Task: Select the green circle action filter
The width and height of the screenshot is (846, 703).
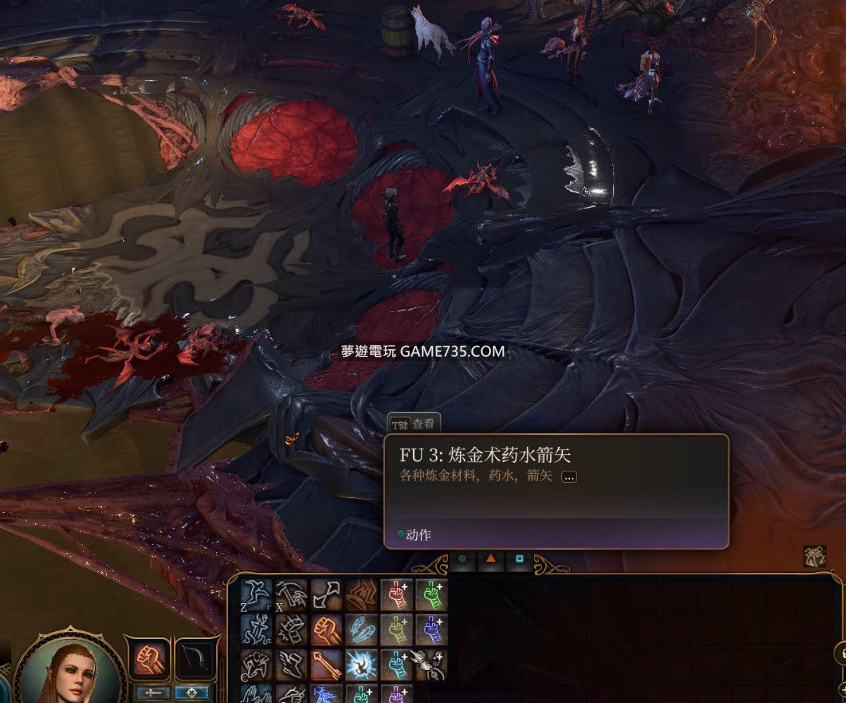Action: 462,559
